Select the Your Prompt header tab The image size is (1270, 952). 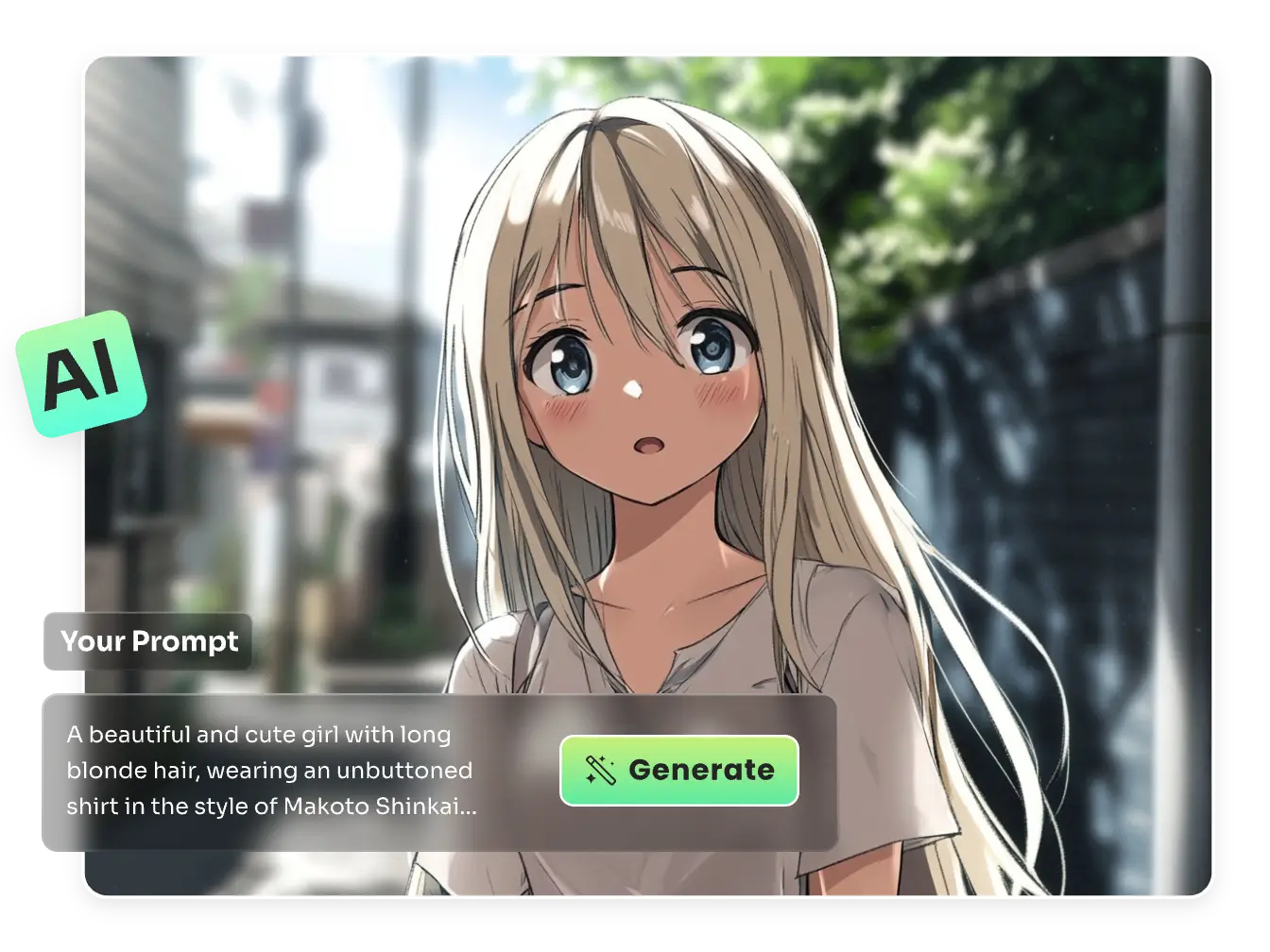pos(148,641)
